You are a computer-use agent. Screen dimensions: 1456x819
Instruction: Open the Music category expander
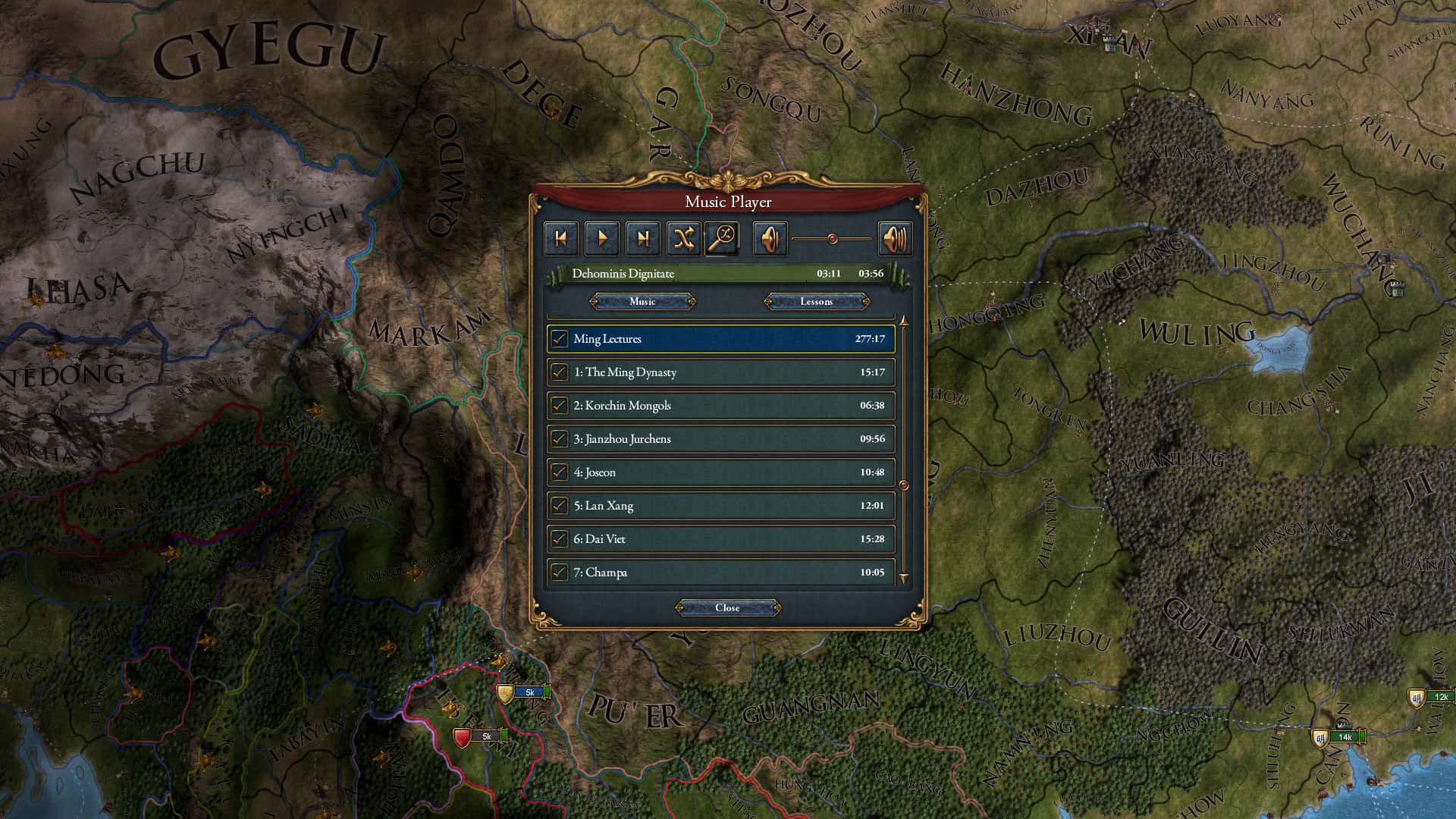click(642, 301)
